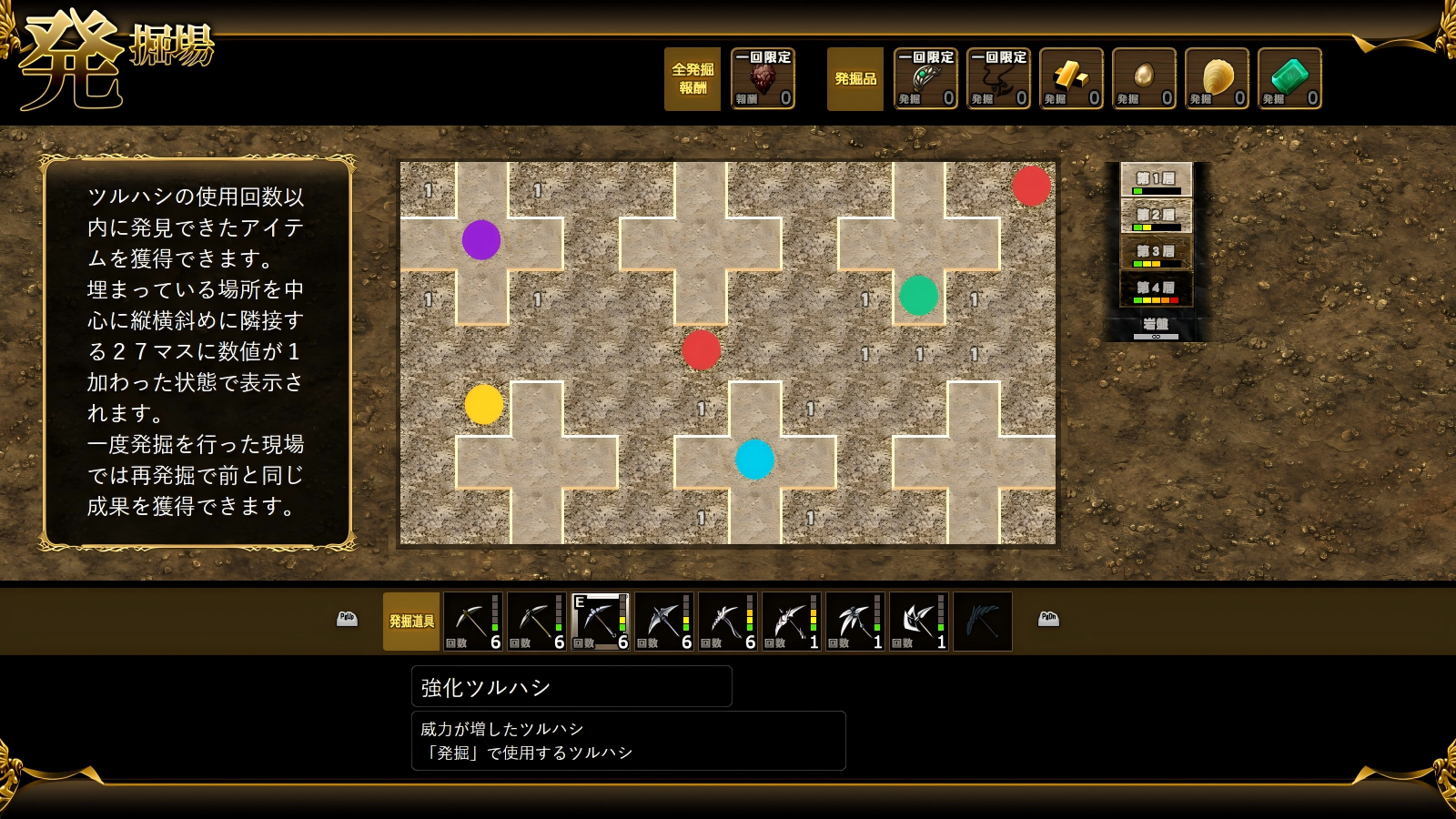
Task: Dig the tile with the cyan circle
Action: (755, 460)
